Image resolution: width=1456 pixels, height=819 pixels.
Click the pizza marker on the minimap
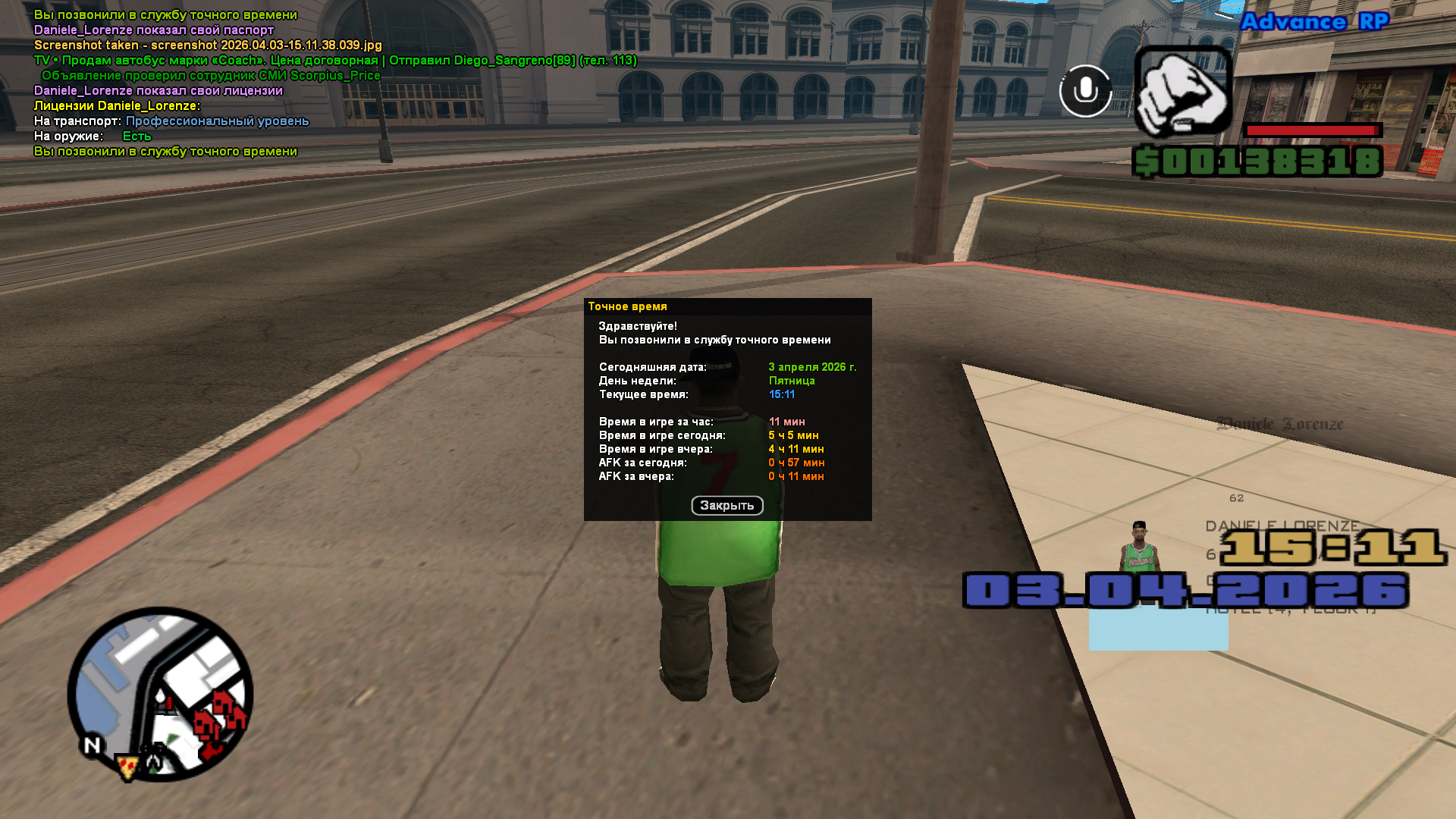127,767
